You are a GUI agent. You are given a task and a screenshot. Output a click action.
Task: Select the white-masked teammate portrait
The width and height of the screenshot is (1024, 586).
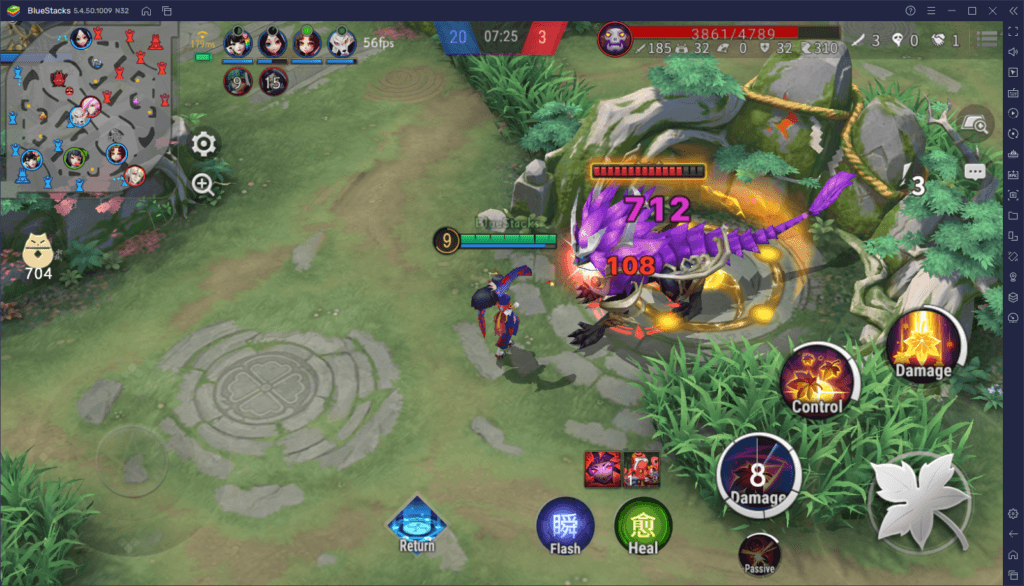click(x=342, y=42)
